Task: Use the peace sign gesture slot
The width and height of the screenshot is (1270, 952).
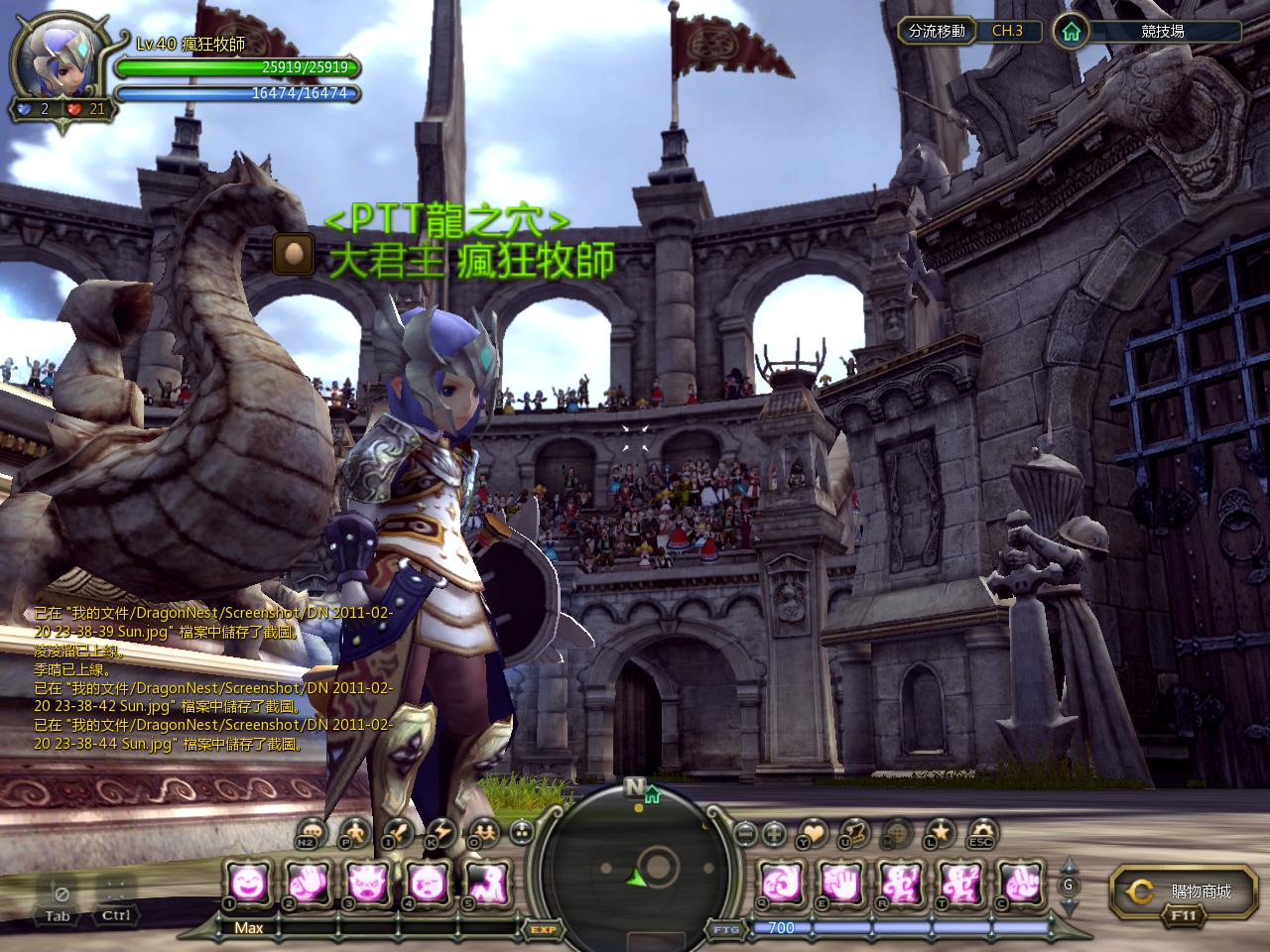Action: [1018, 881]
